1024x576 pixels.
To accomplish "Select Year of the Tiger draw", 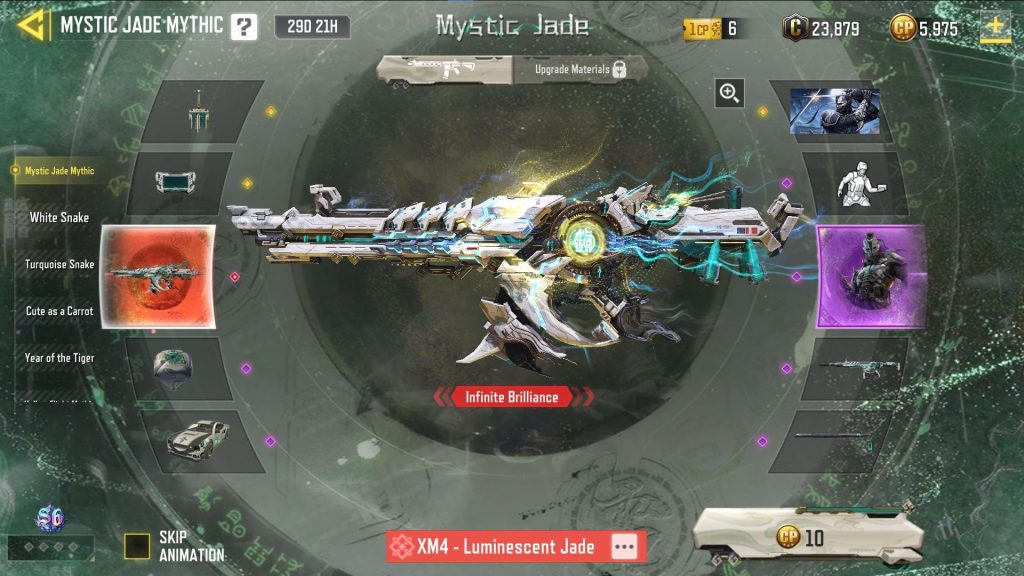I will tap(60, 357).
